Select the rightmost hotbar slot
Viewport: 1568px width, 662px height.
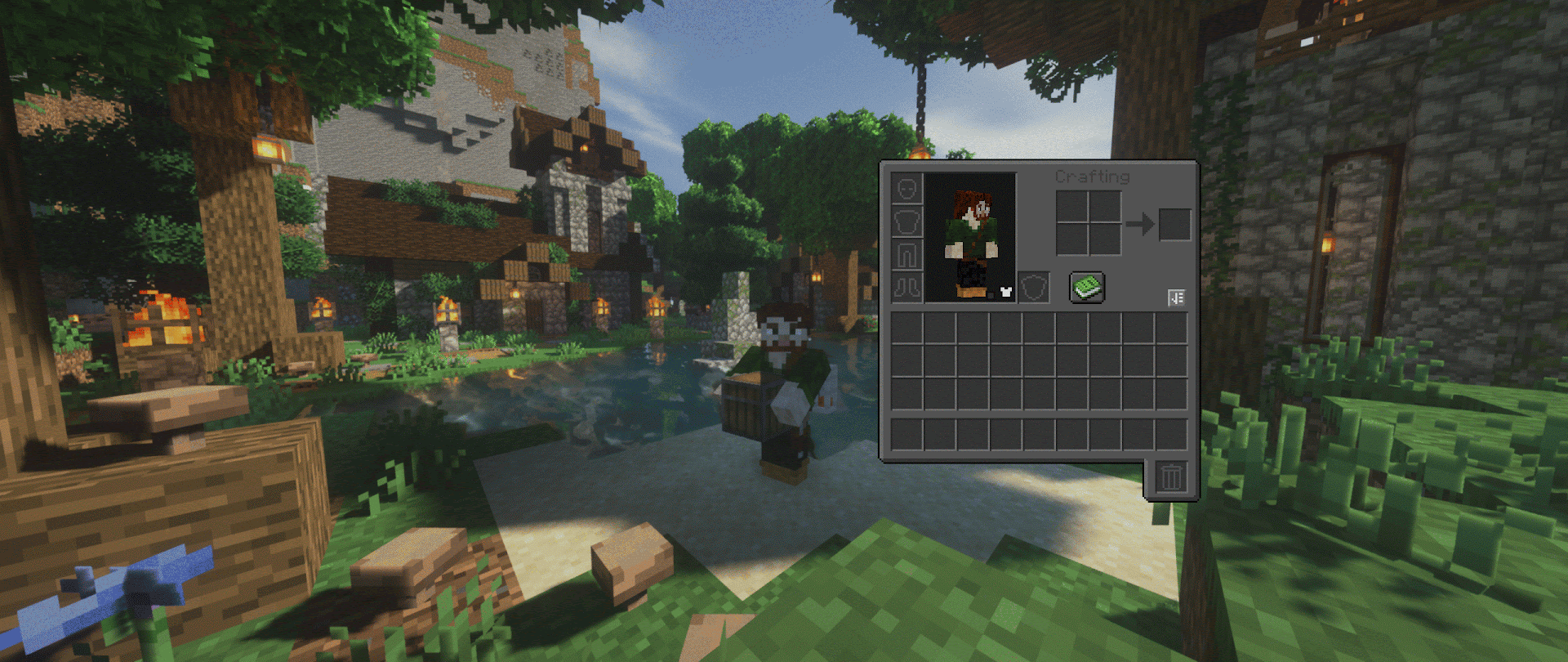tap(1172, 434)
